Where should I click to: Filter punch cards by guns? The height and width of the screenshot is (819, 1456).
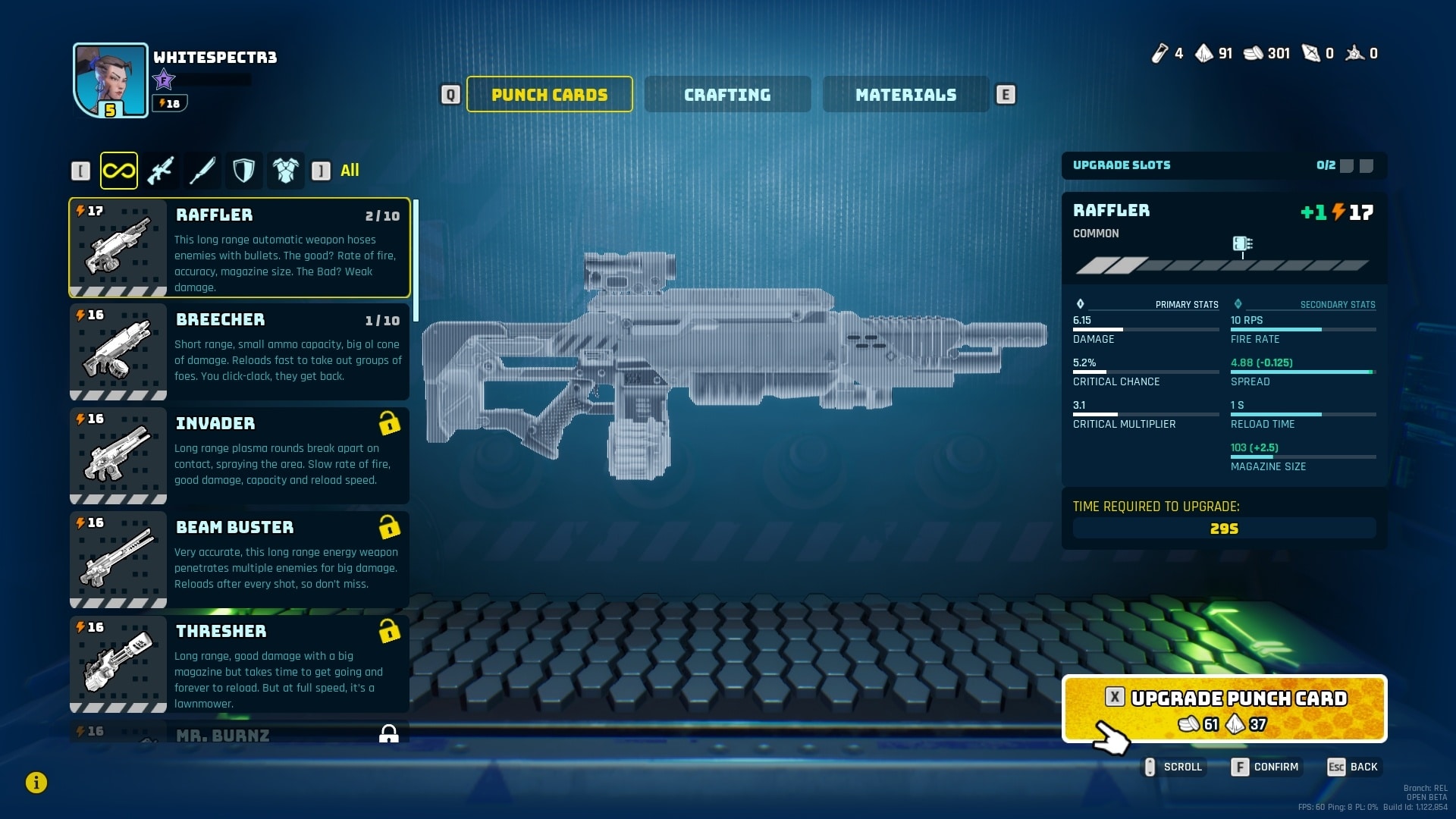(161, 171)
